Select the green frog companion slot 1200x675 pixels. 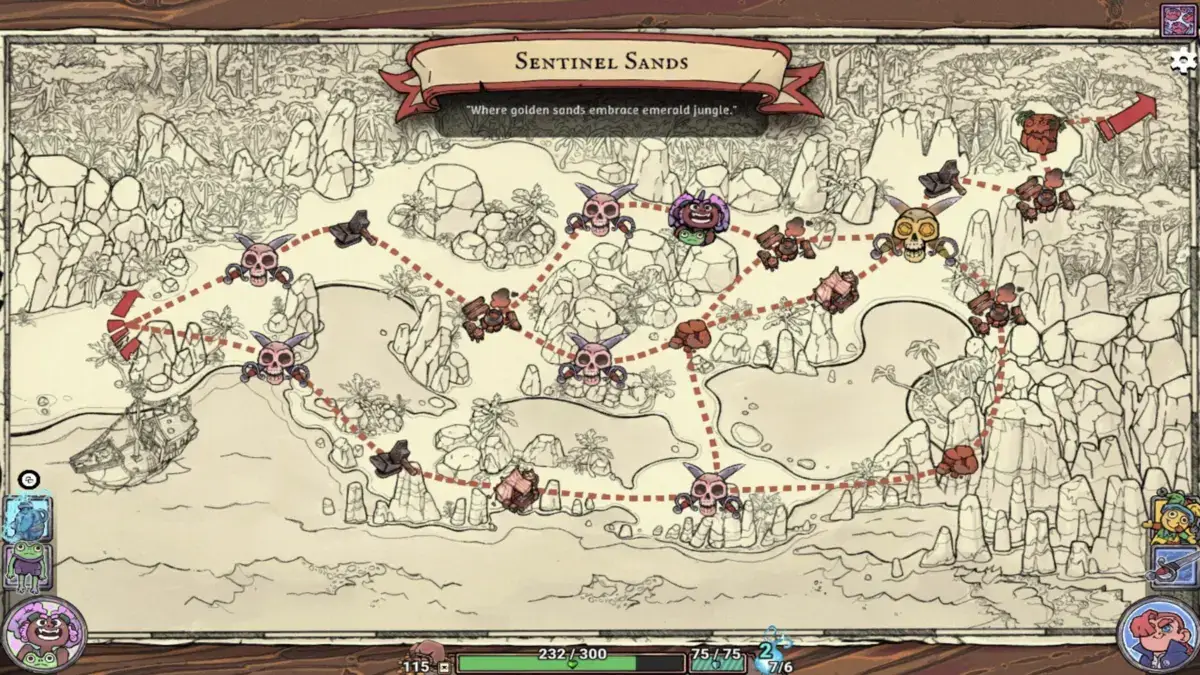[27, 566]
